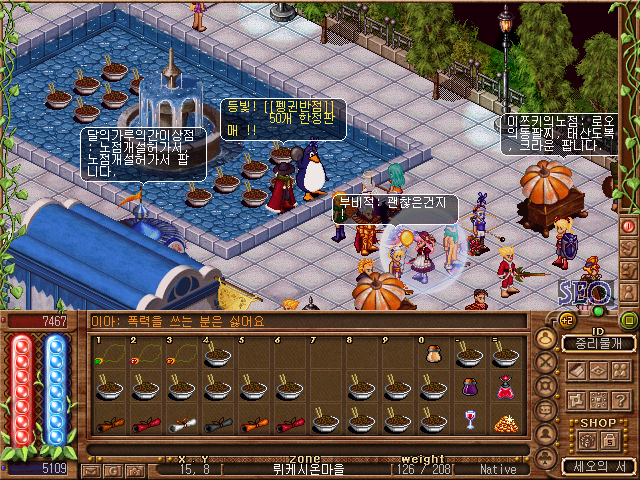This screenshot has width=640, height=480.
Task: Use the red potion flask in inventory
Action: click(x=504, y=386)
